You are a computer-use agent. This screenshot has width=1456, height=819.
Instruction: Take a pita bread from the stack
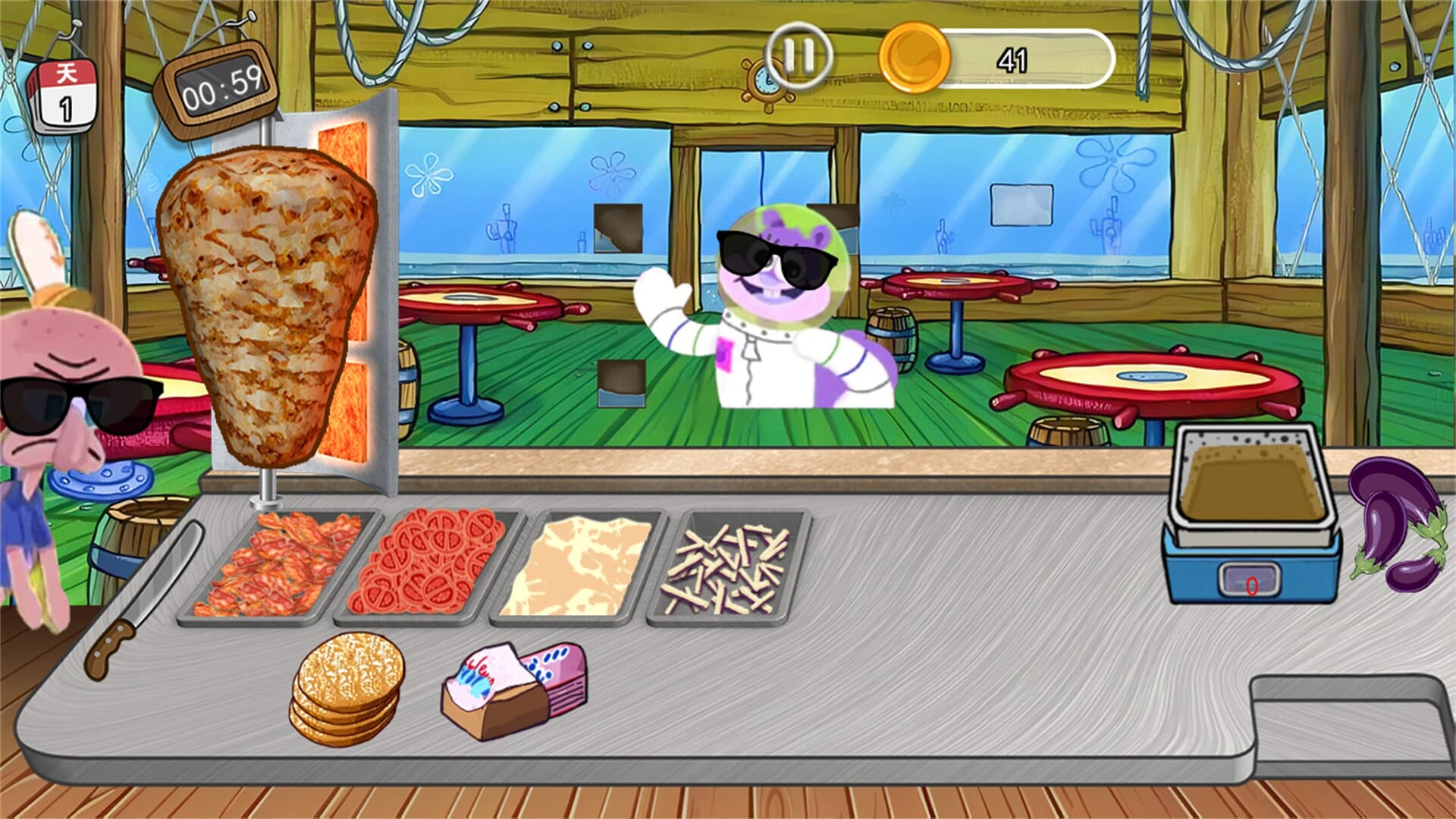point(347,688)
